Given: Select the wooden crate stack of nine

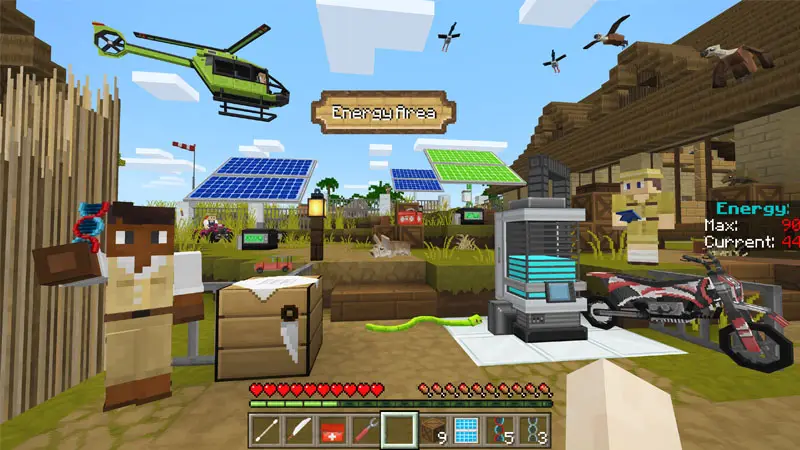Looking at the screenshot, I should (x=433, y=430).
